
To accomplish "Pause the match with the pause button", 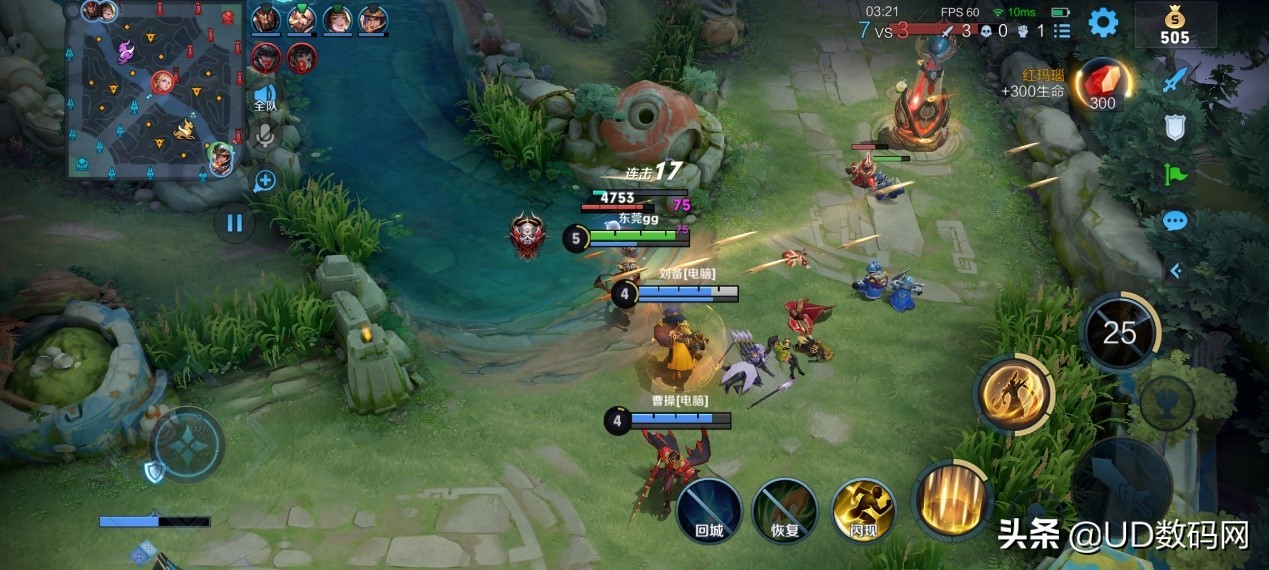I will pyautogui.click(x=234, y=222).
